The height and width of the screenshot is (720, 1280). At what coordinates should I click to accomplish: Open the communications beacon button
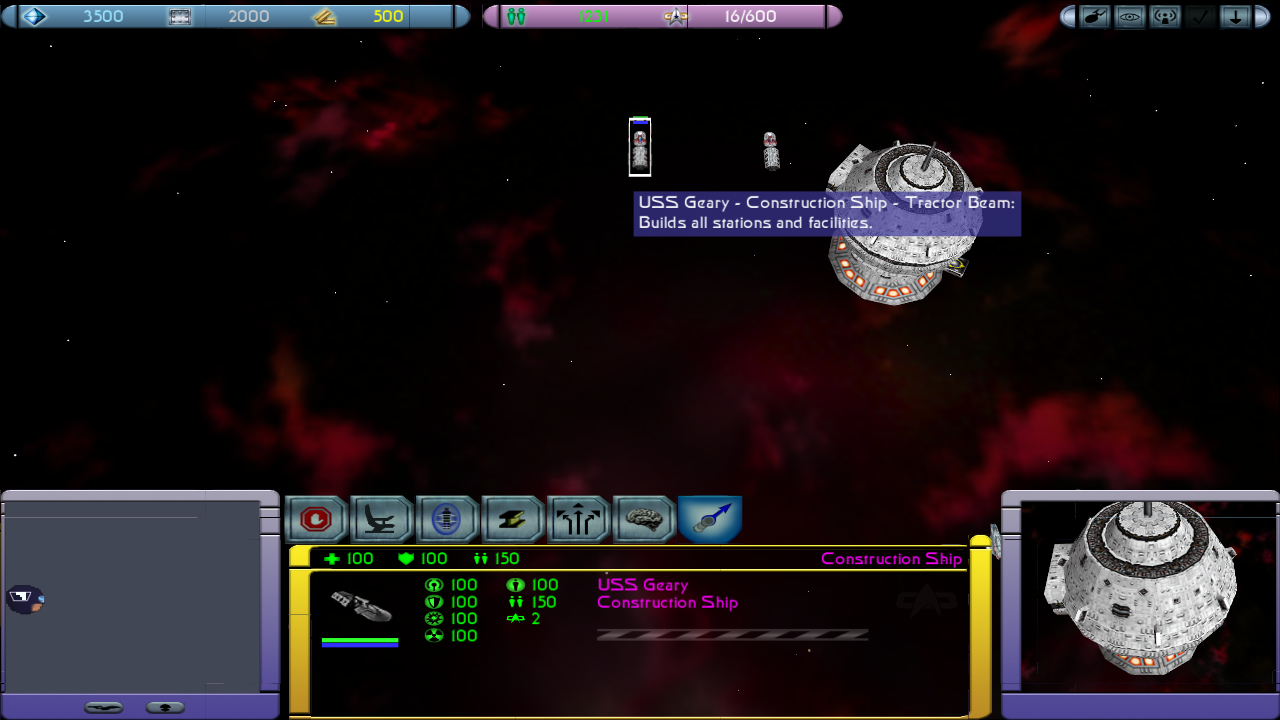tap(1165, 17)
